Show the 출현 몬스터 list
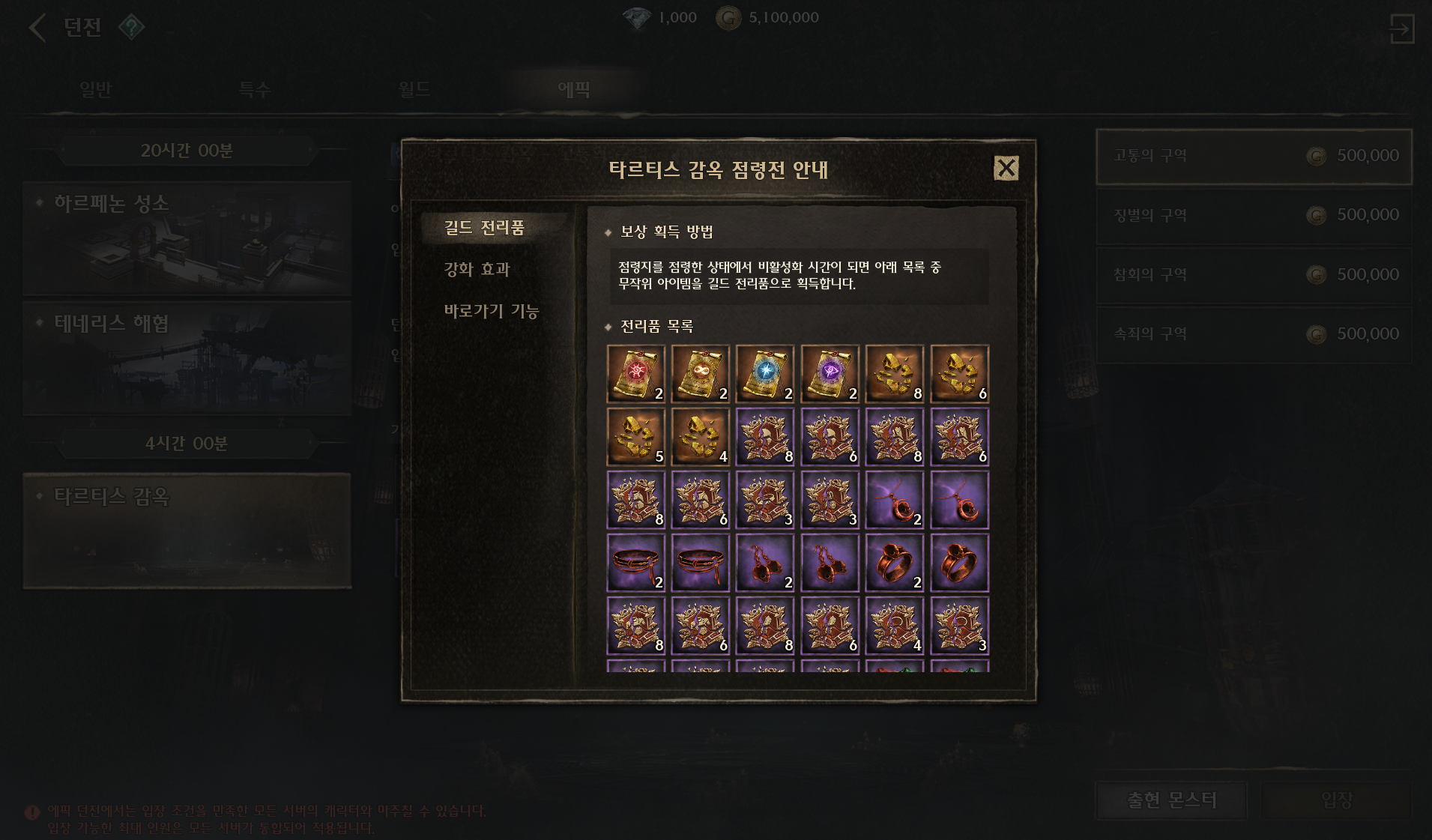The image size is (1432, 840). point(1171,800)
